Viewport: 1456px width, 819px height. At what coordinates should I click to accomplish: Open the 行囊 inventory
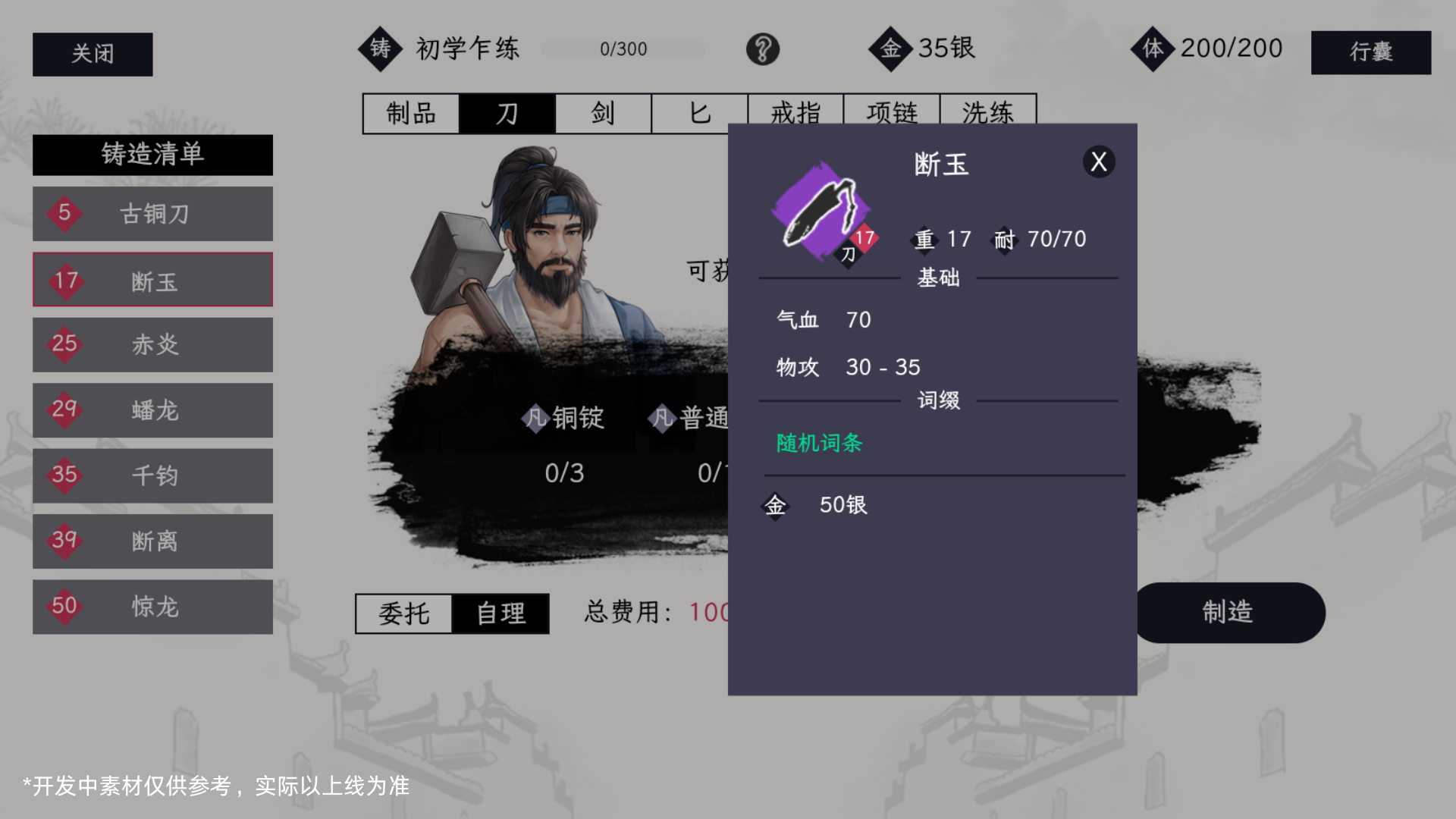click(x=1370, y=53)
